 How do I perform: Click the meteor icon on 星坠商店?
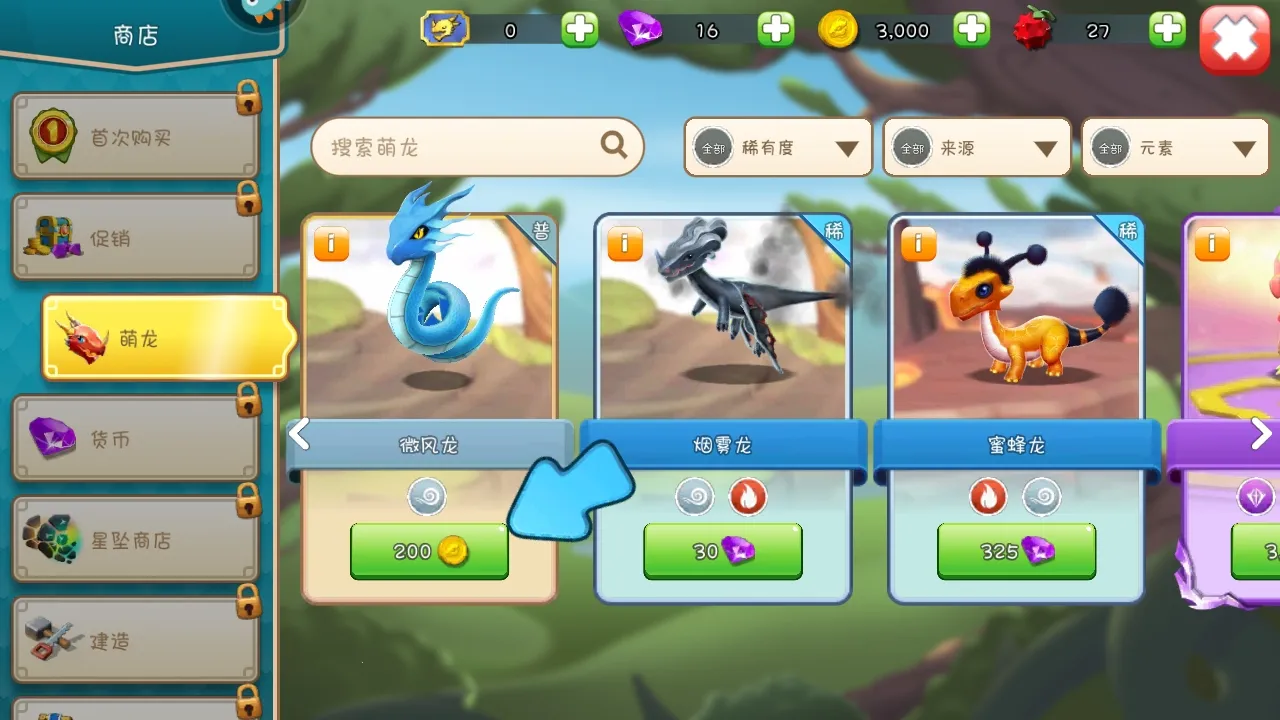(50, 537)
